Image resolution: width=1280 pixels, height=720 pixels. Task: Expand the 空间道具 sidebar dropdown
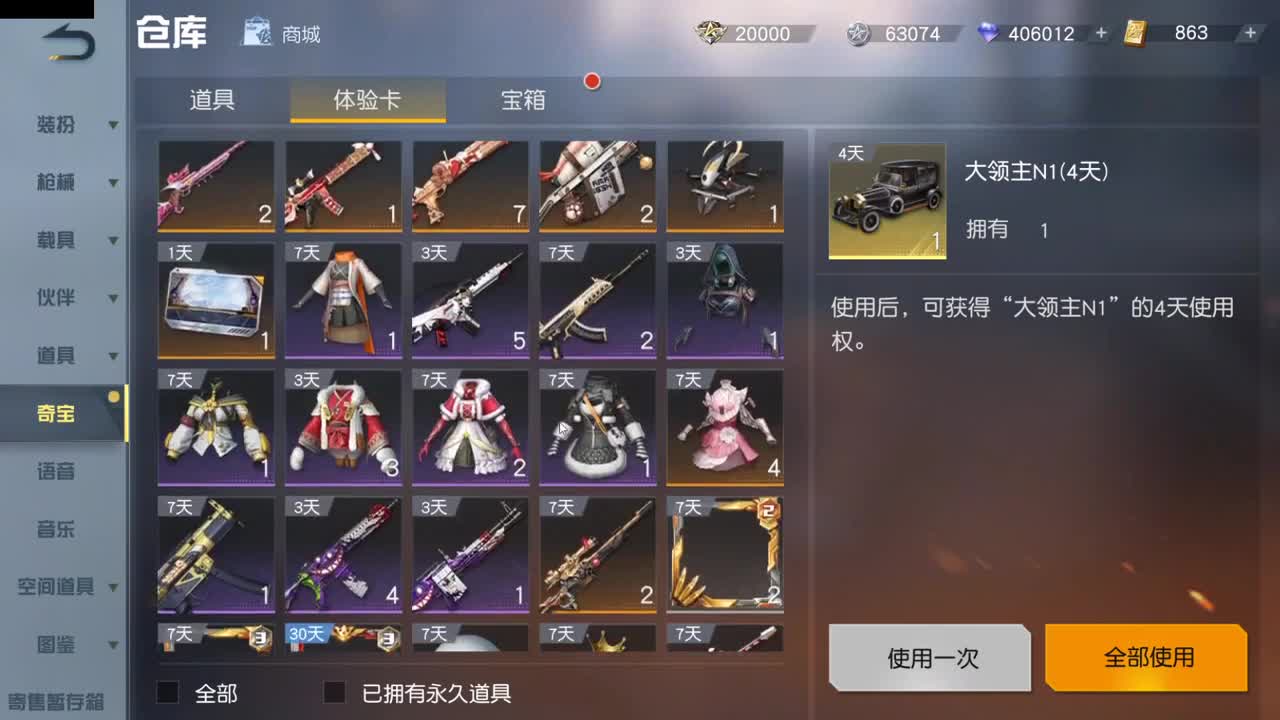click(112, 589)
